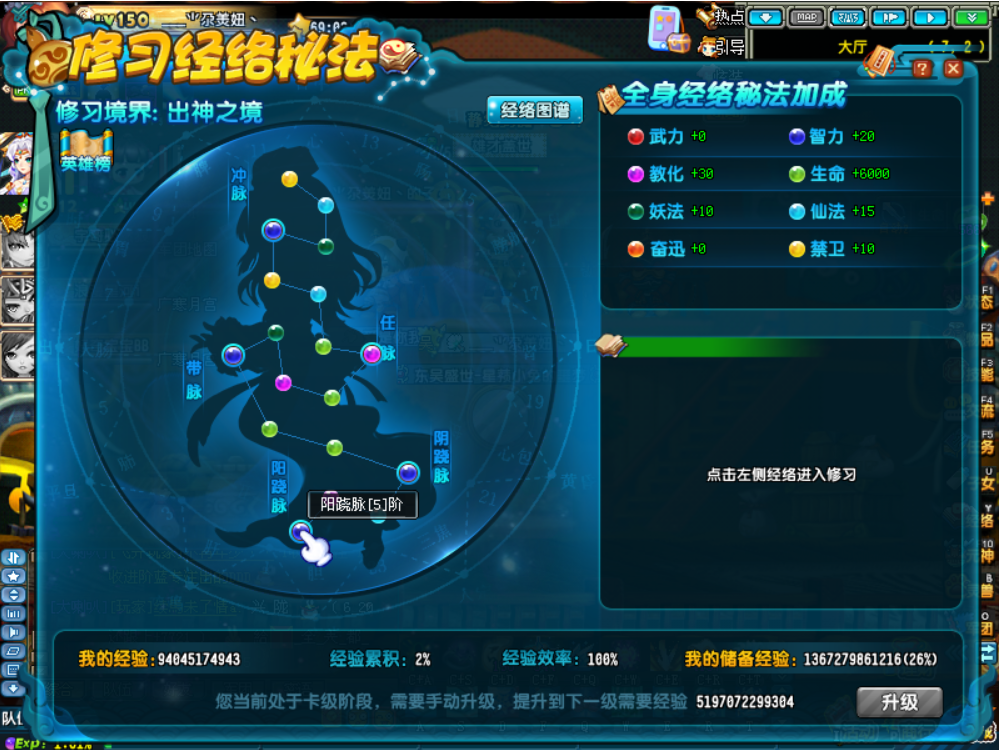Open the question mark help button
Screen dimensions: 999x750
[x=921, y=68]
